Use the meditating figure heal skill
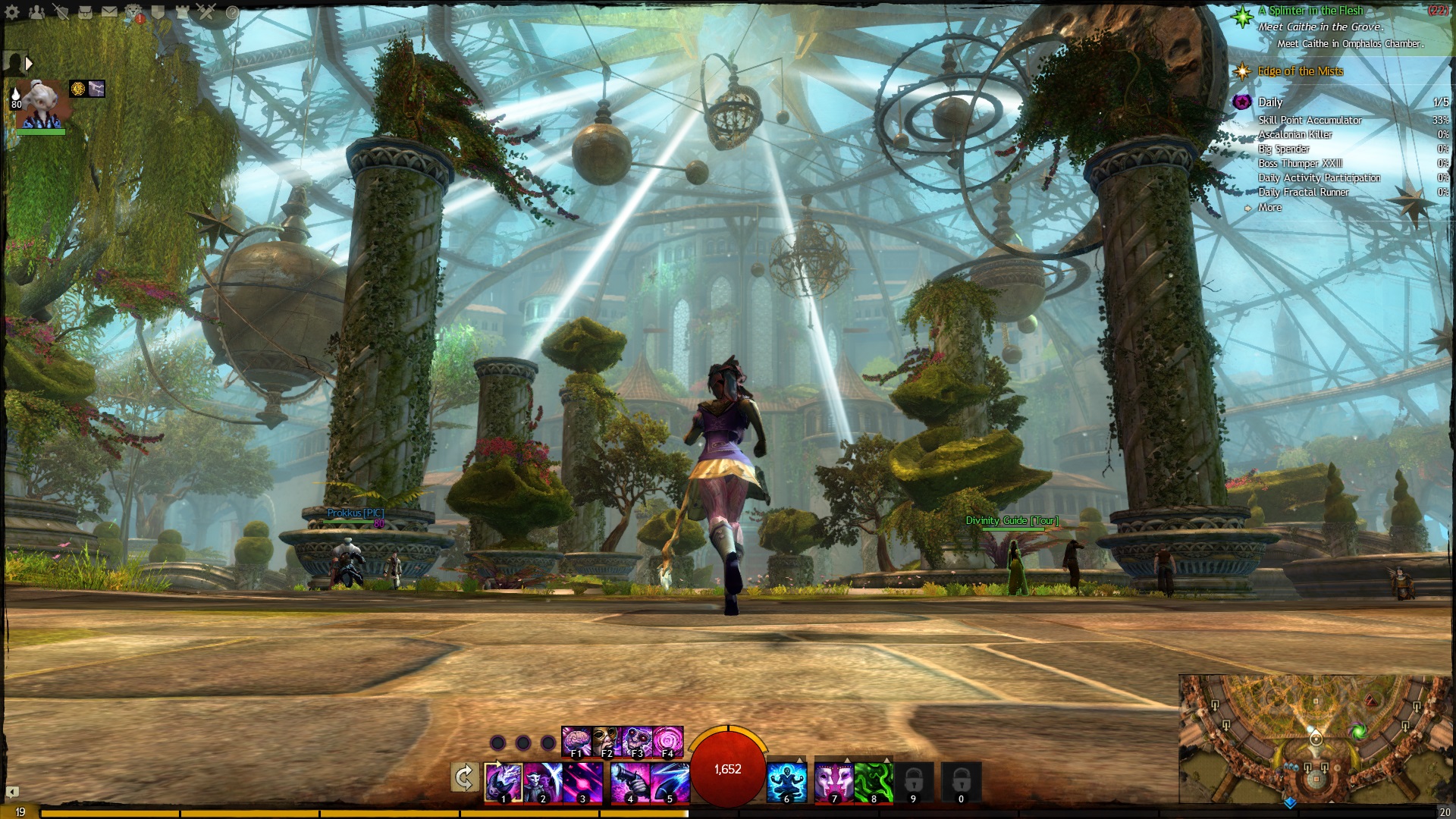 pos(786,782)
